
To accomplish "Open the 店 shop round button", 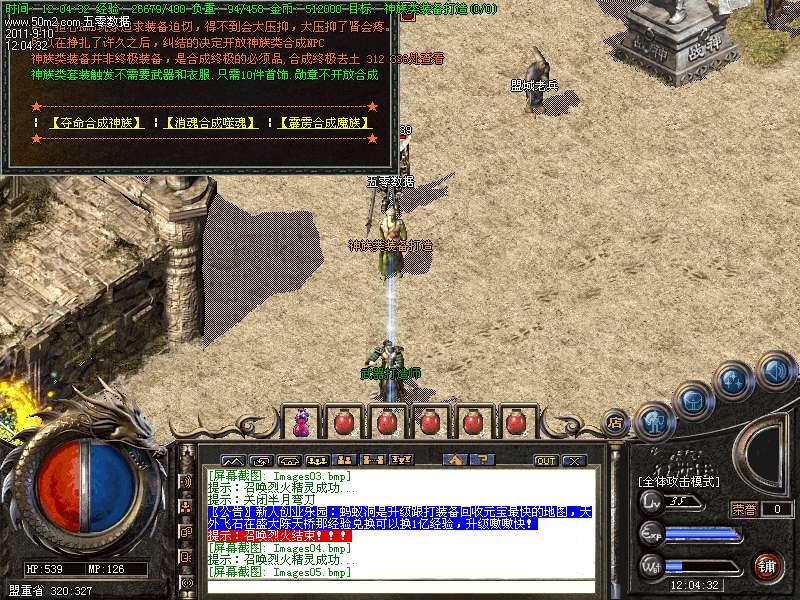I will (x=616, y=423).
